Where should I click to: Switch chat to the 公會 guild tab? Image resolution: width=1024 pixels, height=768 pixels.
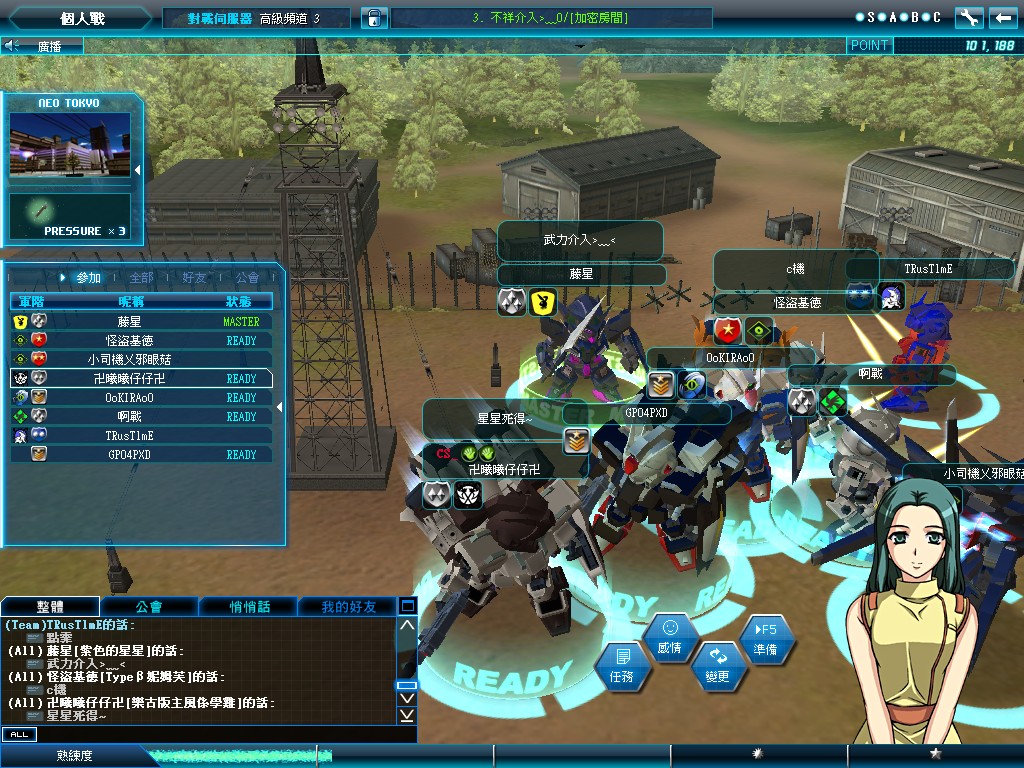click(x=149, y=607)
